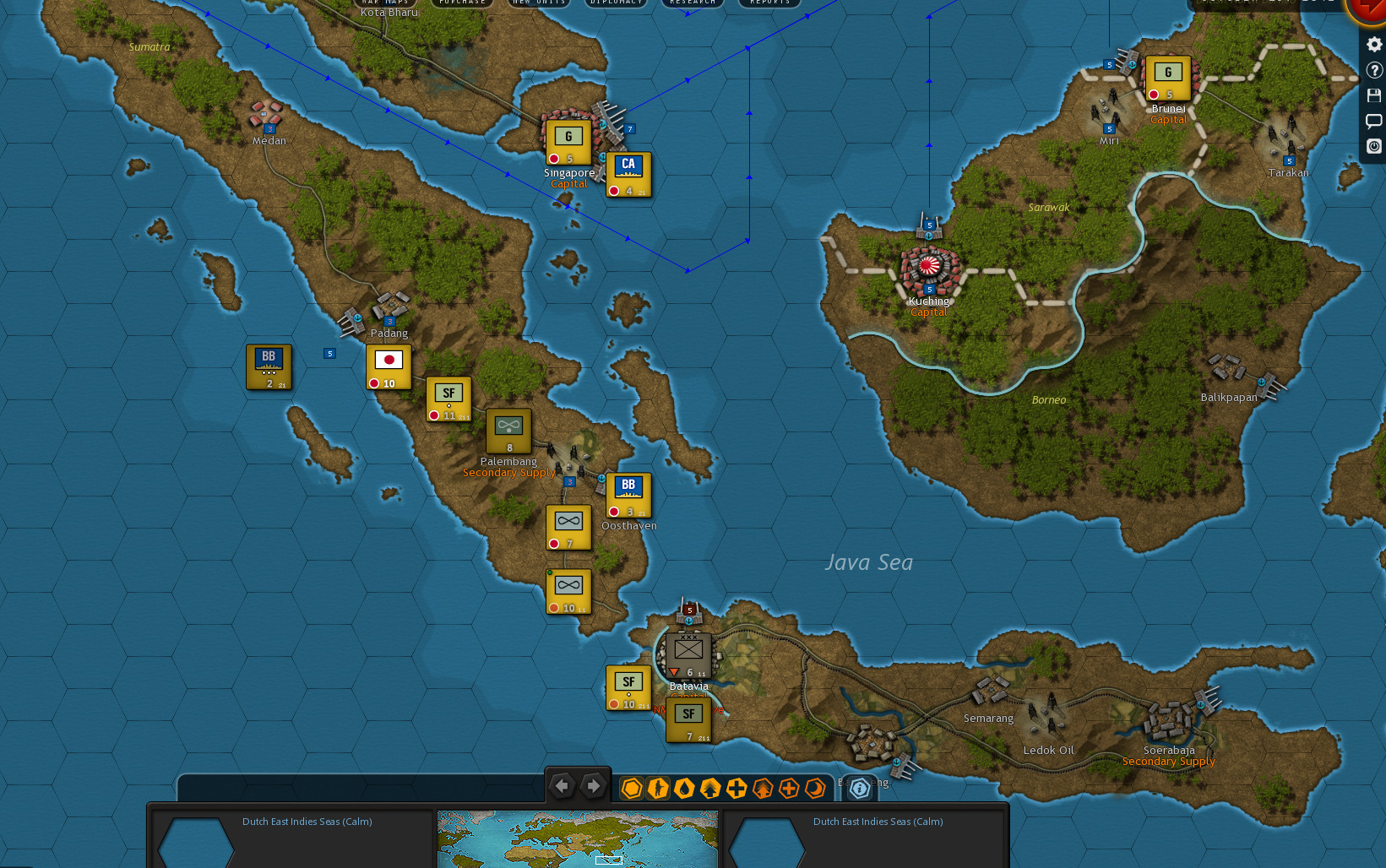The image size is (1386, 868).
Task: Save the game with the floppy disk icon
Action: [1373, 95]
